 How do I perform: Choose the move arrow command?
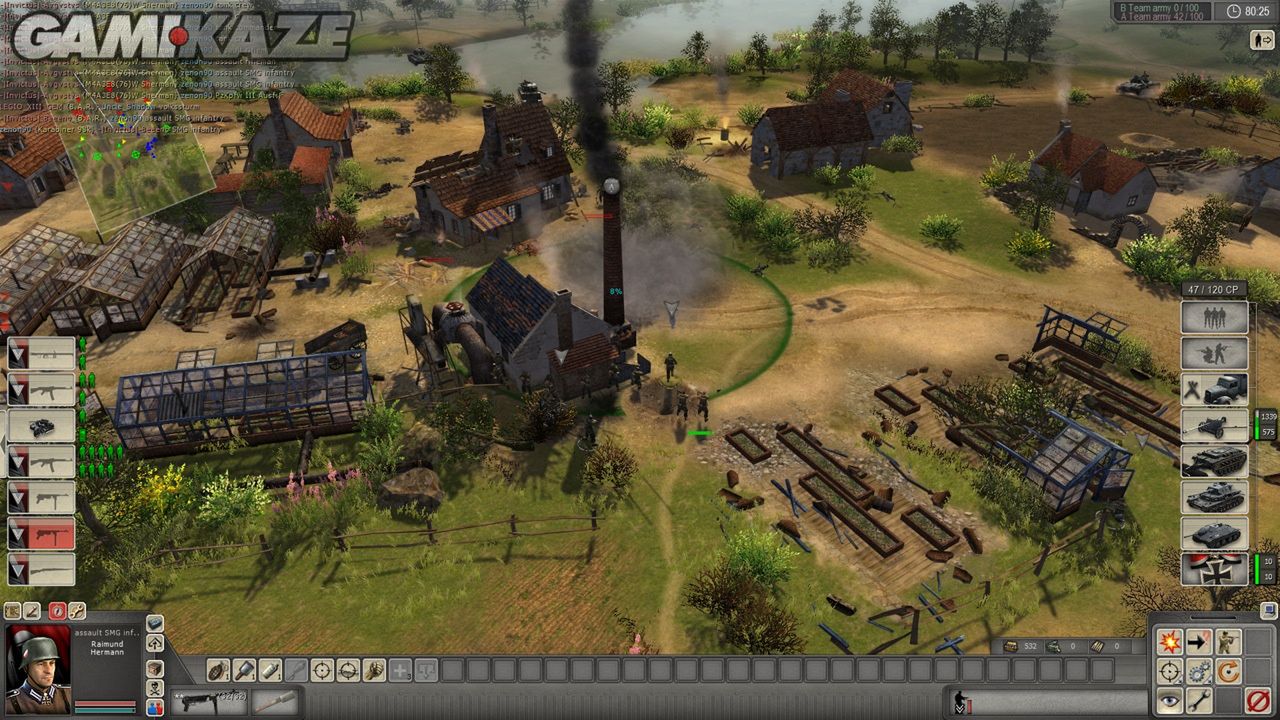(x=1198, y=642)
